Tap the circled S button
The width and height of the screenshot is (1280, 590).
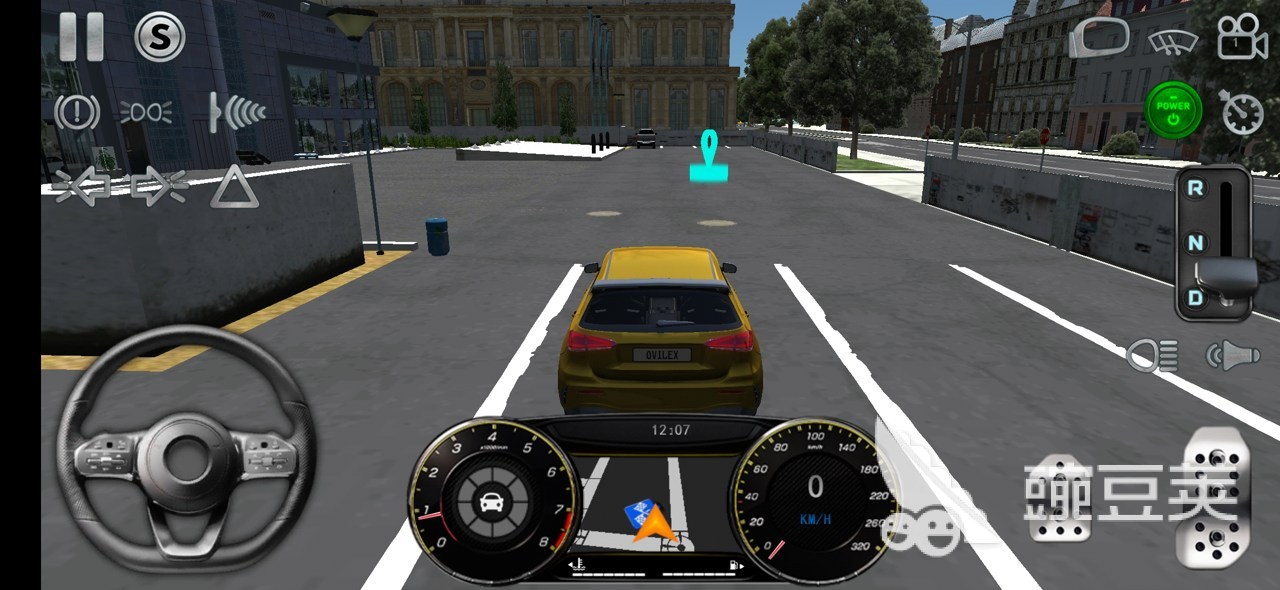[159, 37]
